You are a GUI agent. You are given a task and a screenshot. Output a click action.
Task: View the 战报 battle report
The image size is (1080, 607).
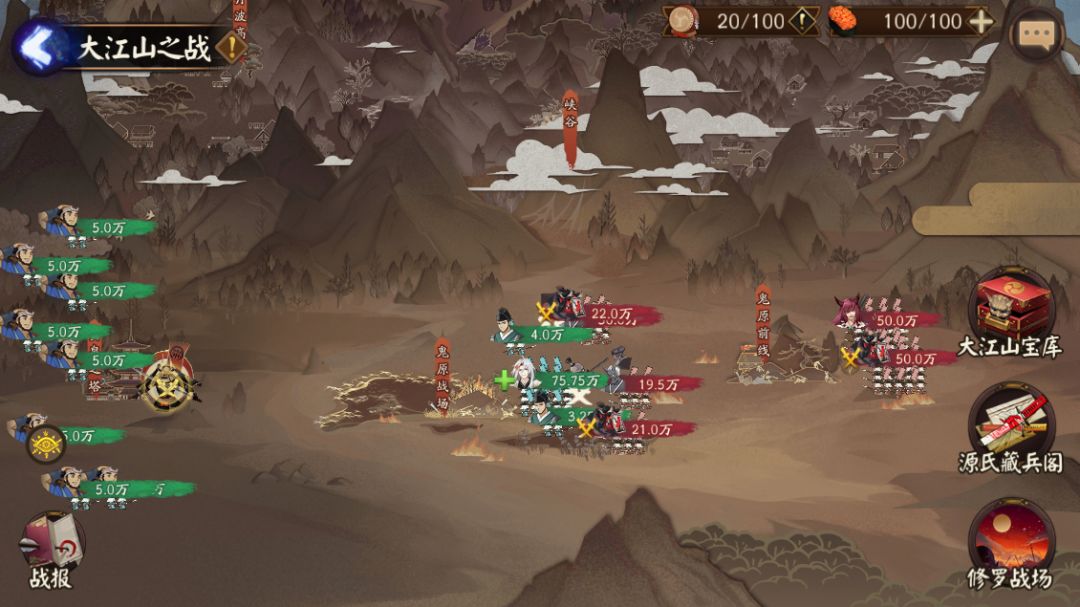(50, 548)
